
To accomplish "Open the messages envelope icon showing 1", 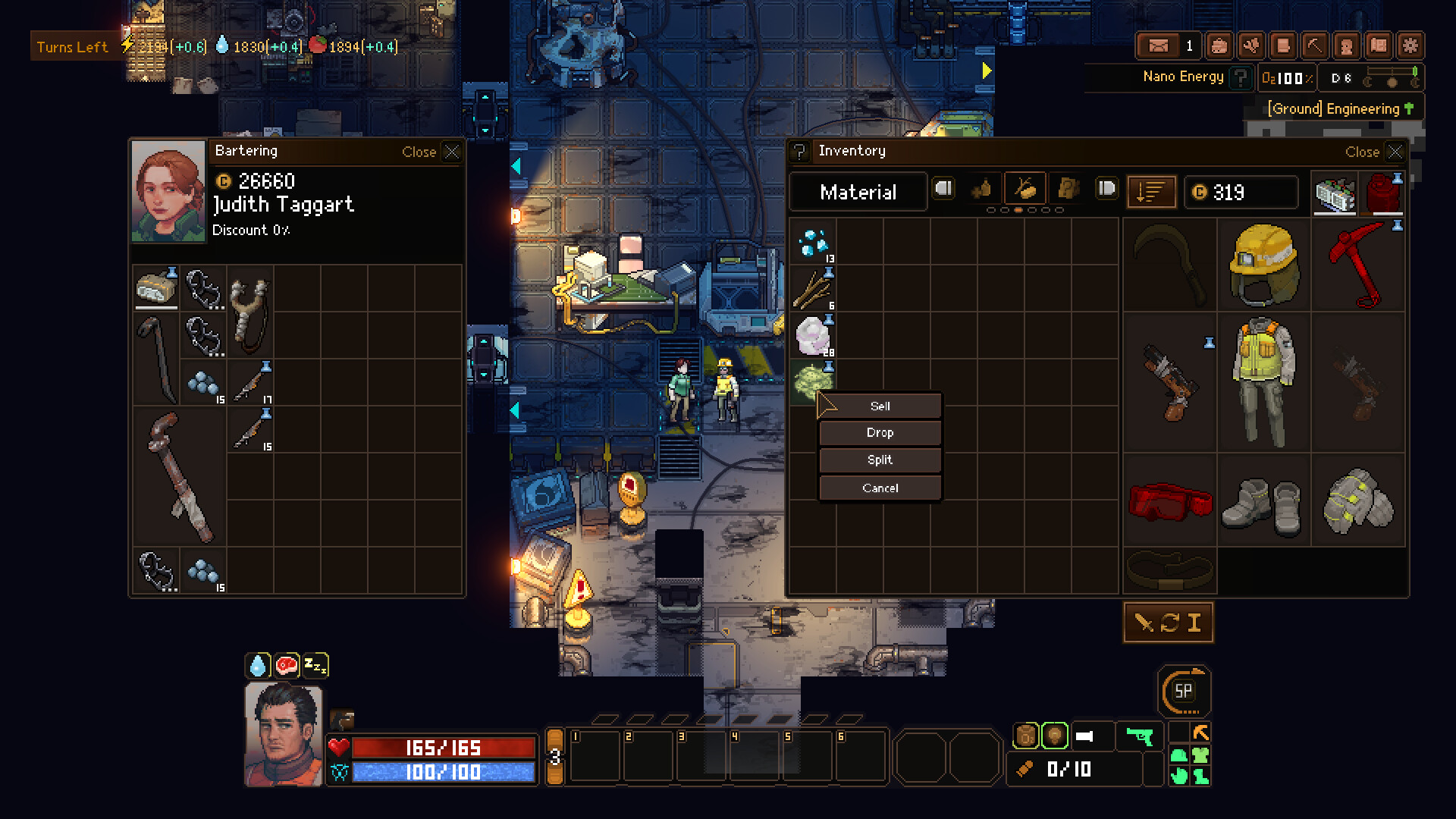I will 1158,45.
